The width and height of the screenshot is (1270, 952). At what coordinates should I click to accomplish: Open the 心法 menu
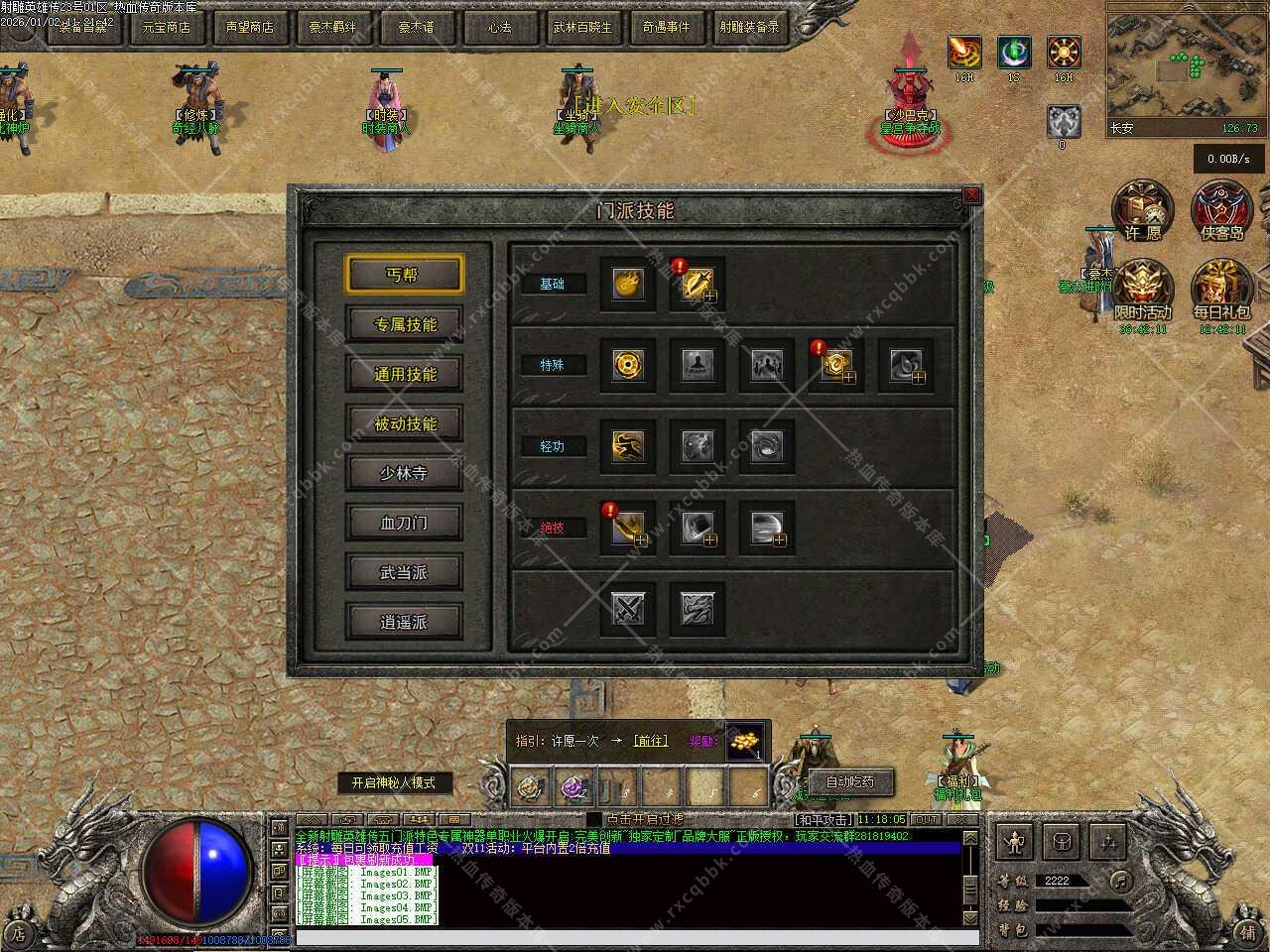pyautogui.click(x=500, y=28)
